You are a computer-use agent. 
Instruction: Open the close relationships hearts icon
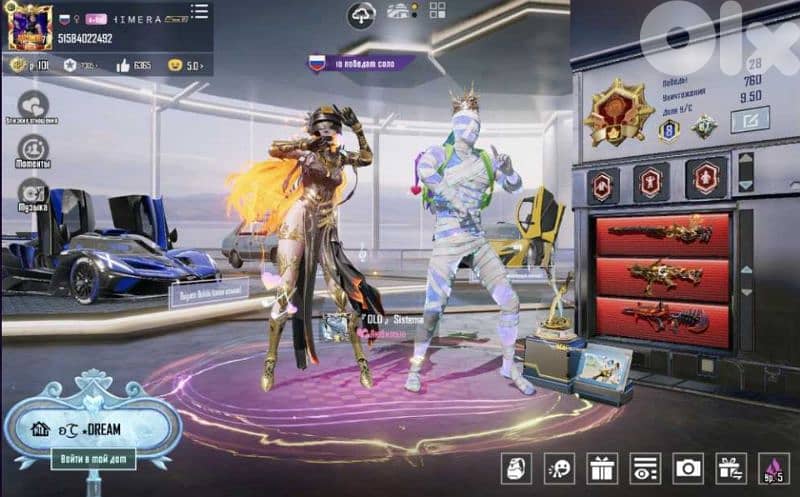34,104
